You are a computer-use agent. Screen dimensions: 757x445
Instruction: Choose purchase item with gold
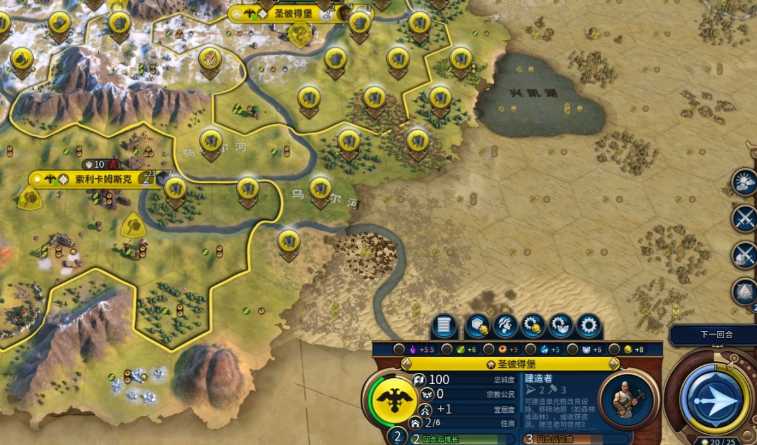[531, 326]
